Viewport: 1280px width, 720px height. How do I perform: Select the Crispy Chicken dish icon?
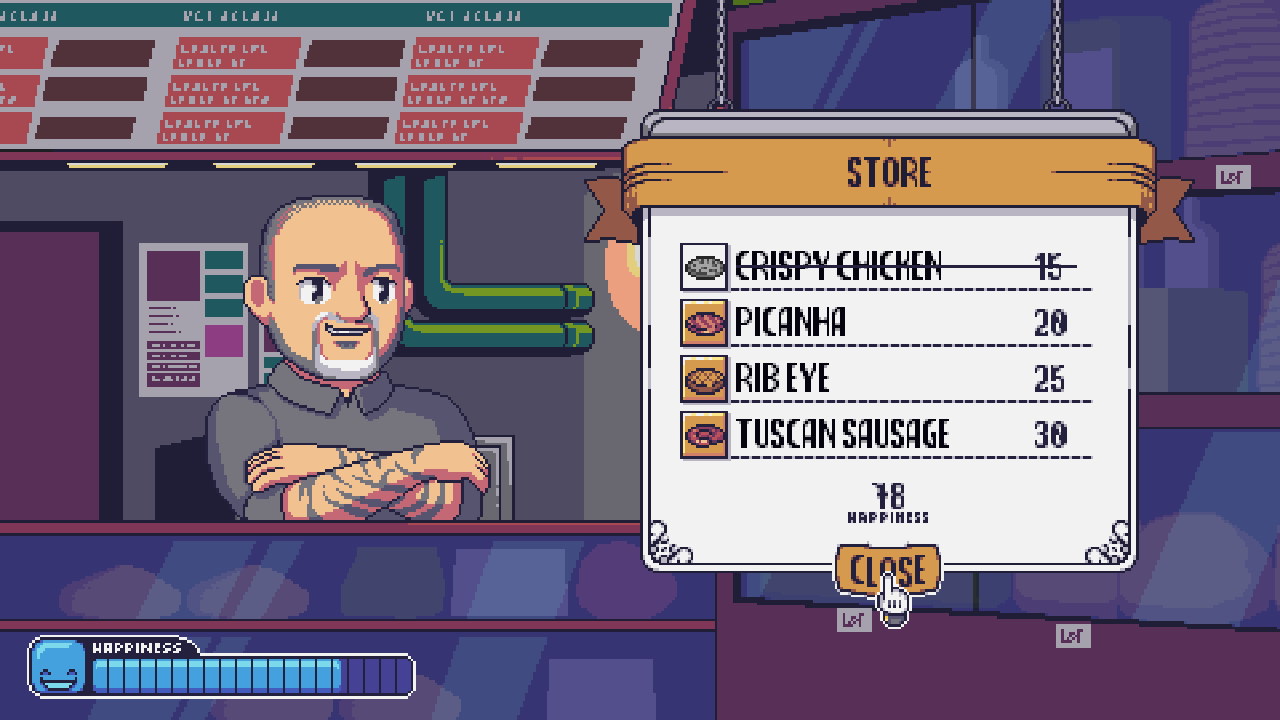click(x=704, y=267)
